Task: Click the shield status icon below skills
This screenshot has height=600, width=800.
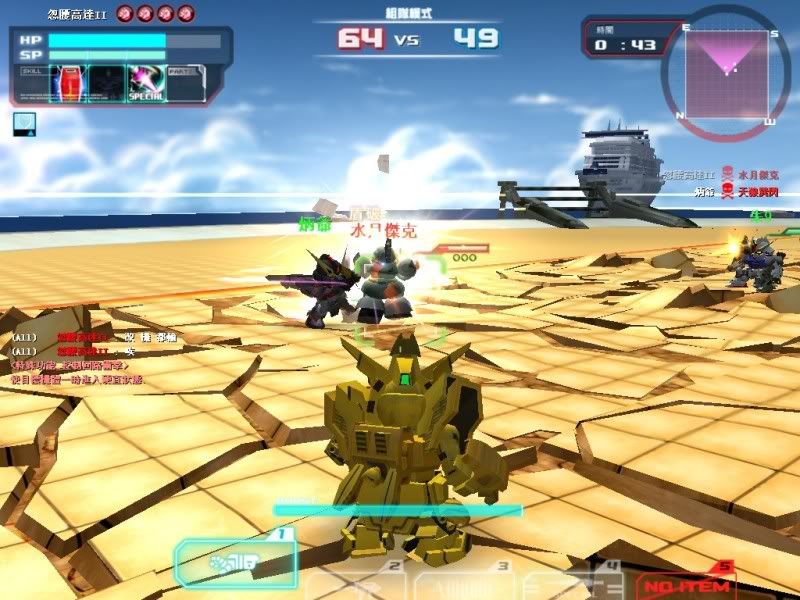Action: [25, 123]
